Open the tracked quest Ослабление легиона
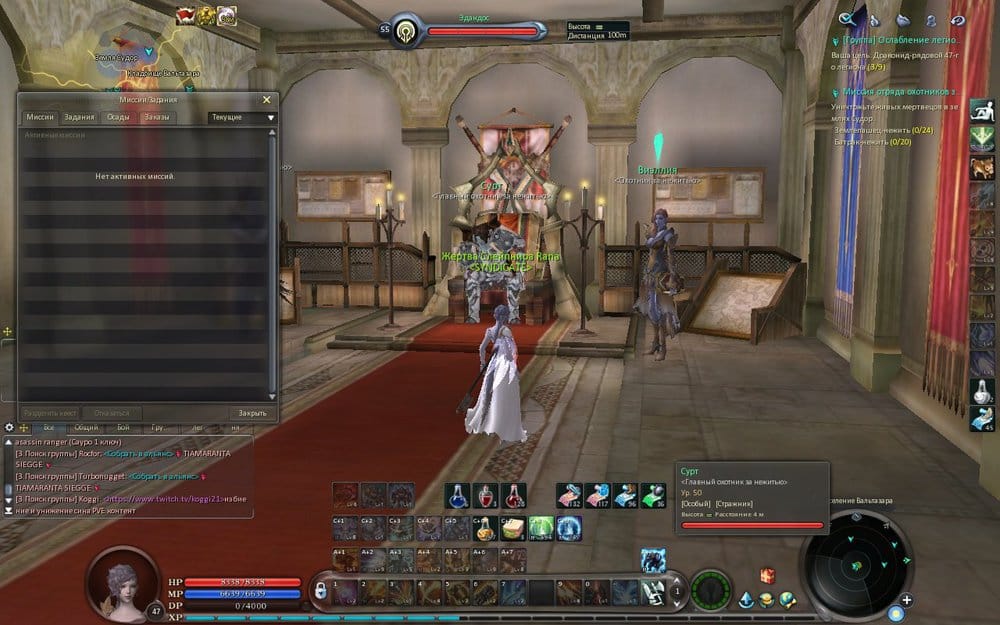The image size is (1000, 625). (x=898, y=41)
